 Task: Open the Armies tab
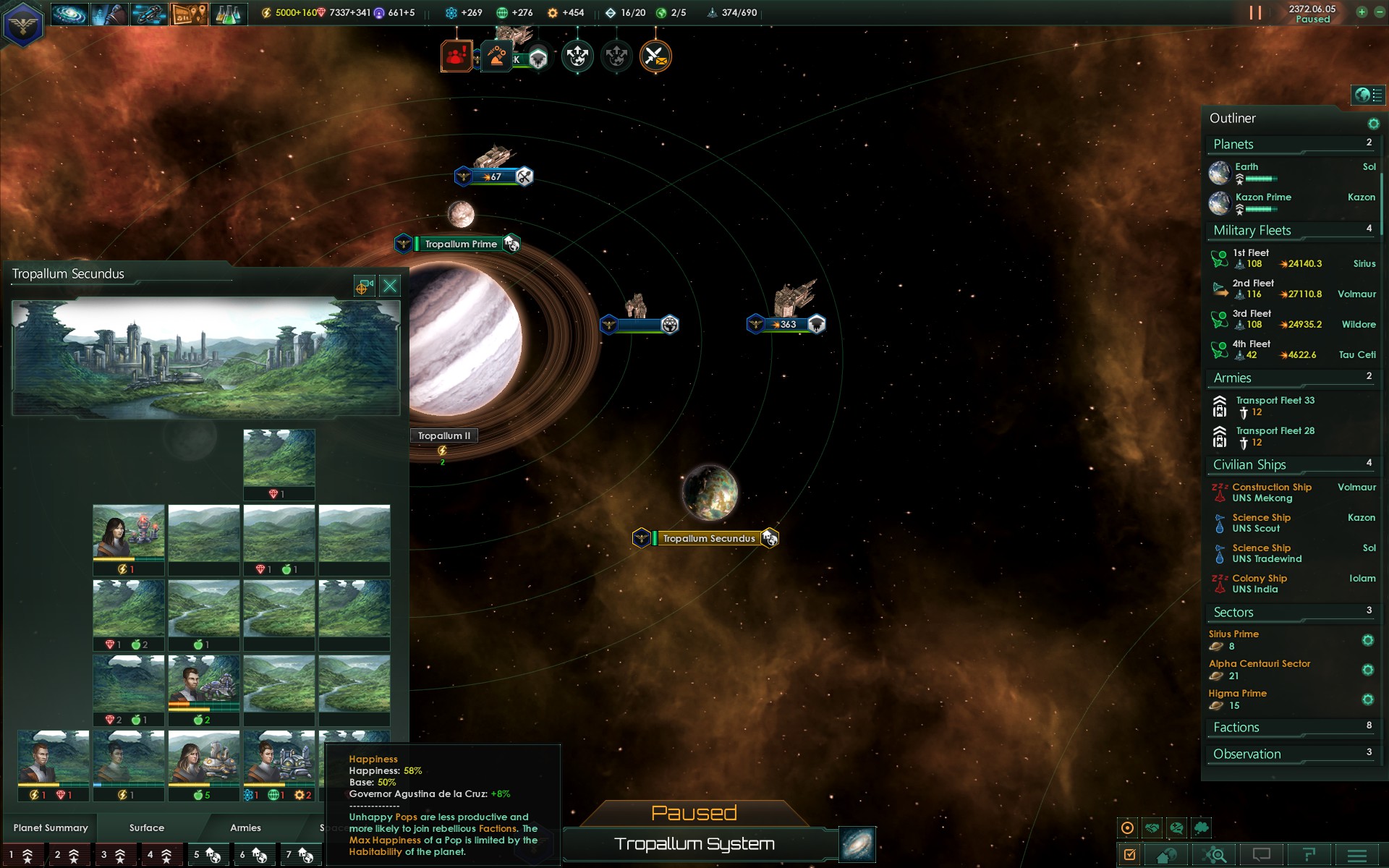tap(245, 827)
